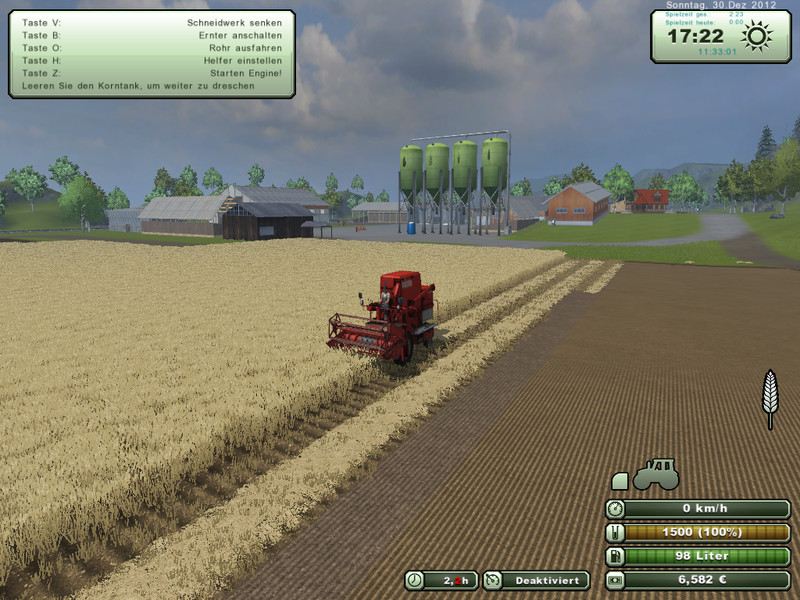The image size is (800, 600).
Task: Click the small trailer icon beside tractor
Action: click(x=618, y=481)
